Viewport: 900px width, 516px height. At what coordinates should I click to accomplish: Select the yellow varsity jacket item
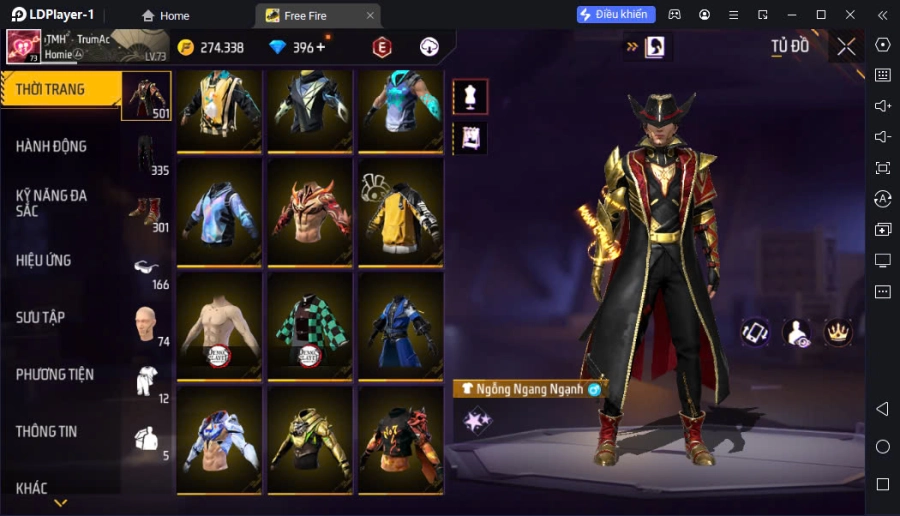coord(401,211)
